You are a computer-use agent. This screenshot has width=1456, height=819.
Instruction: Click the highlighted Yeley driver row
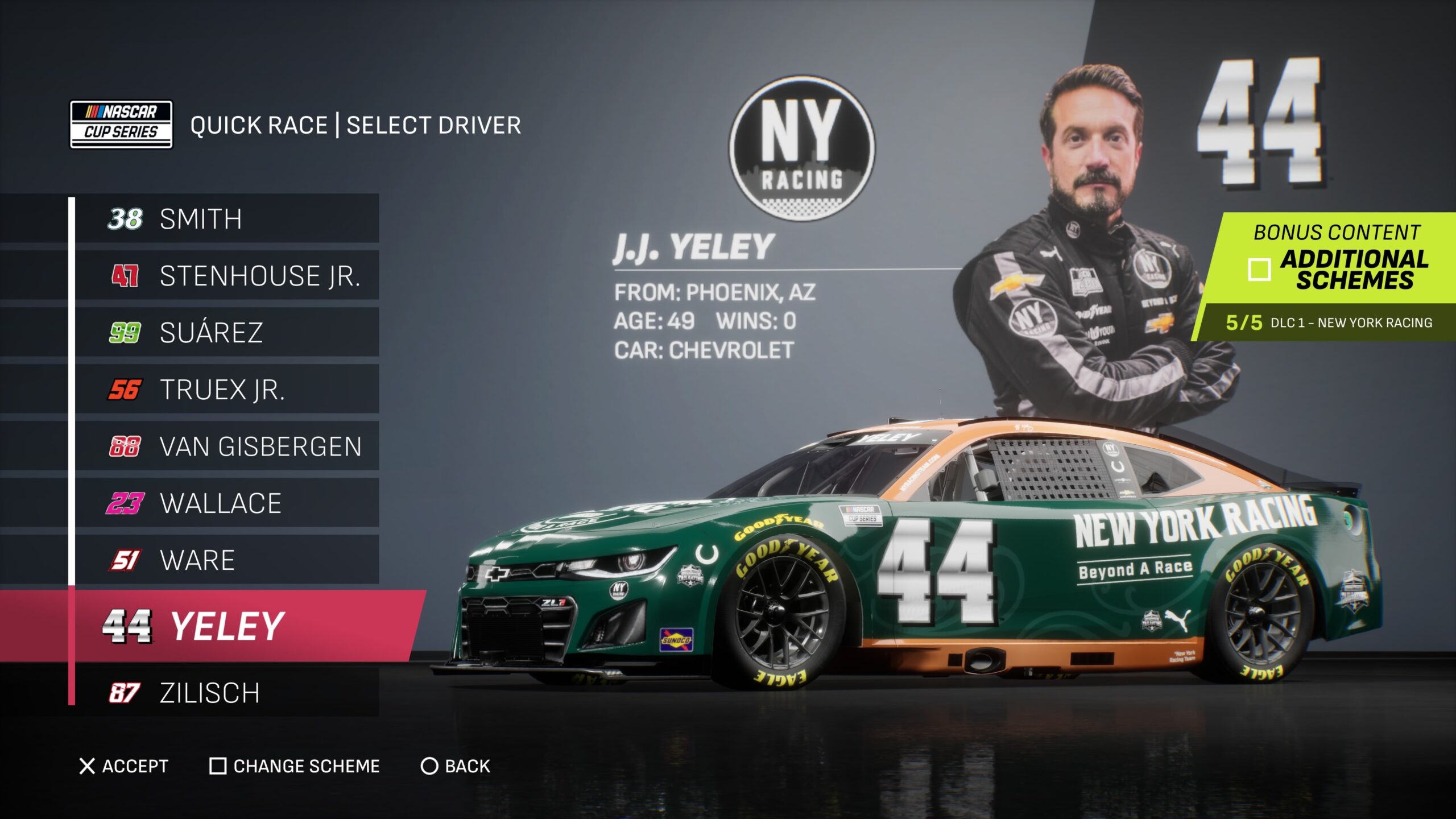(226, 626)
